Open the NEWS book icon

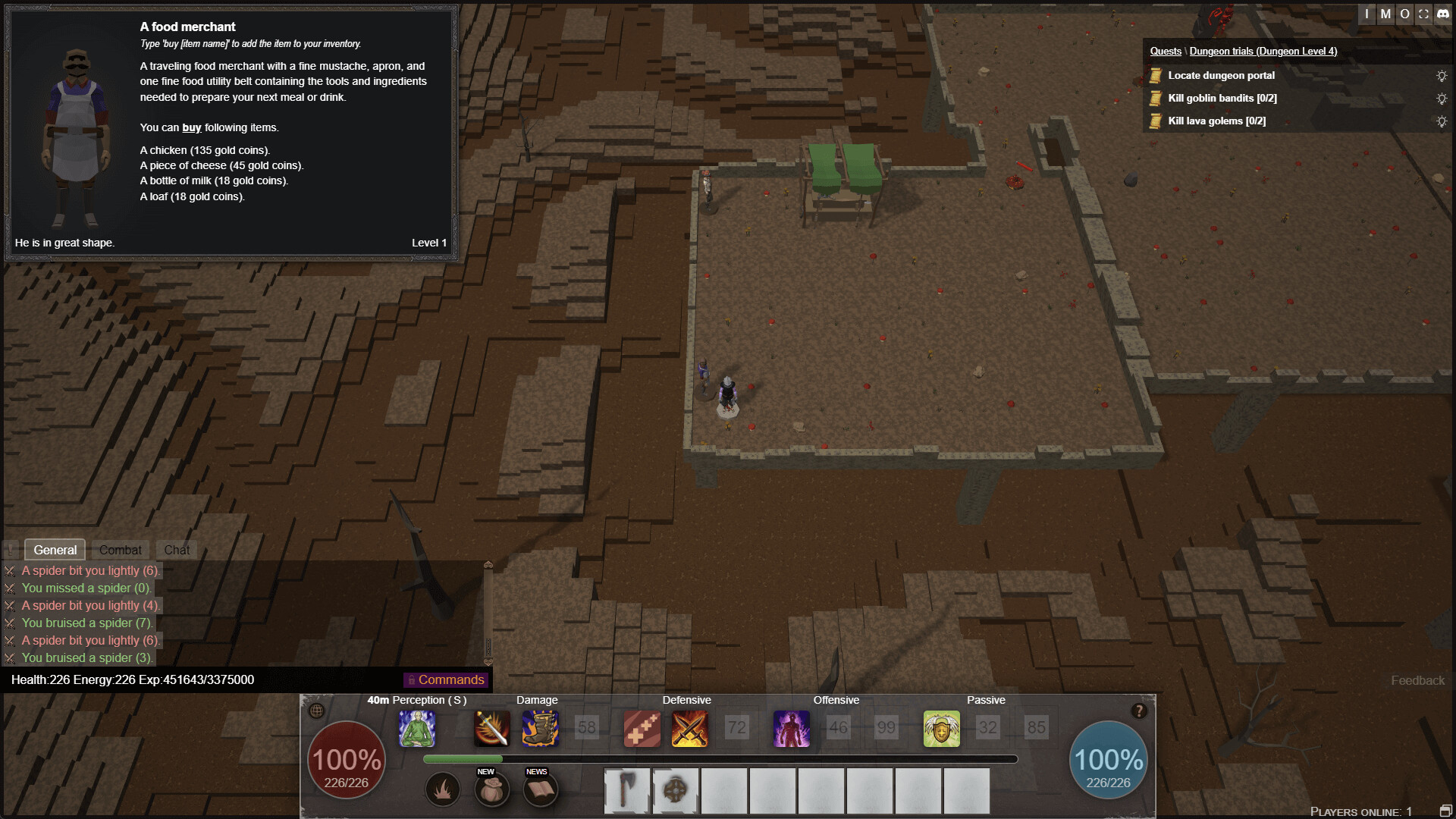[541, 789]
